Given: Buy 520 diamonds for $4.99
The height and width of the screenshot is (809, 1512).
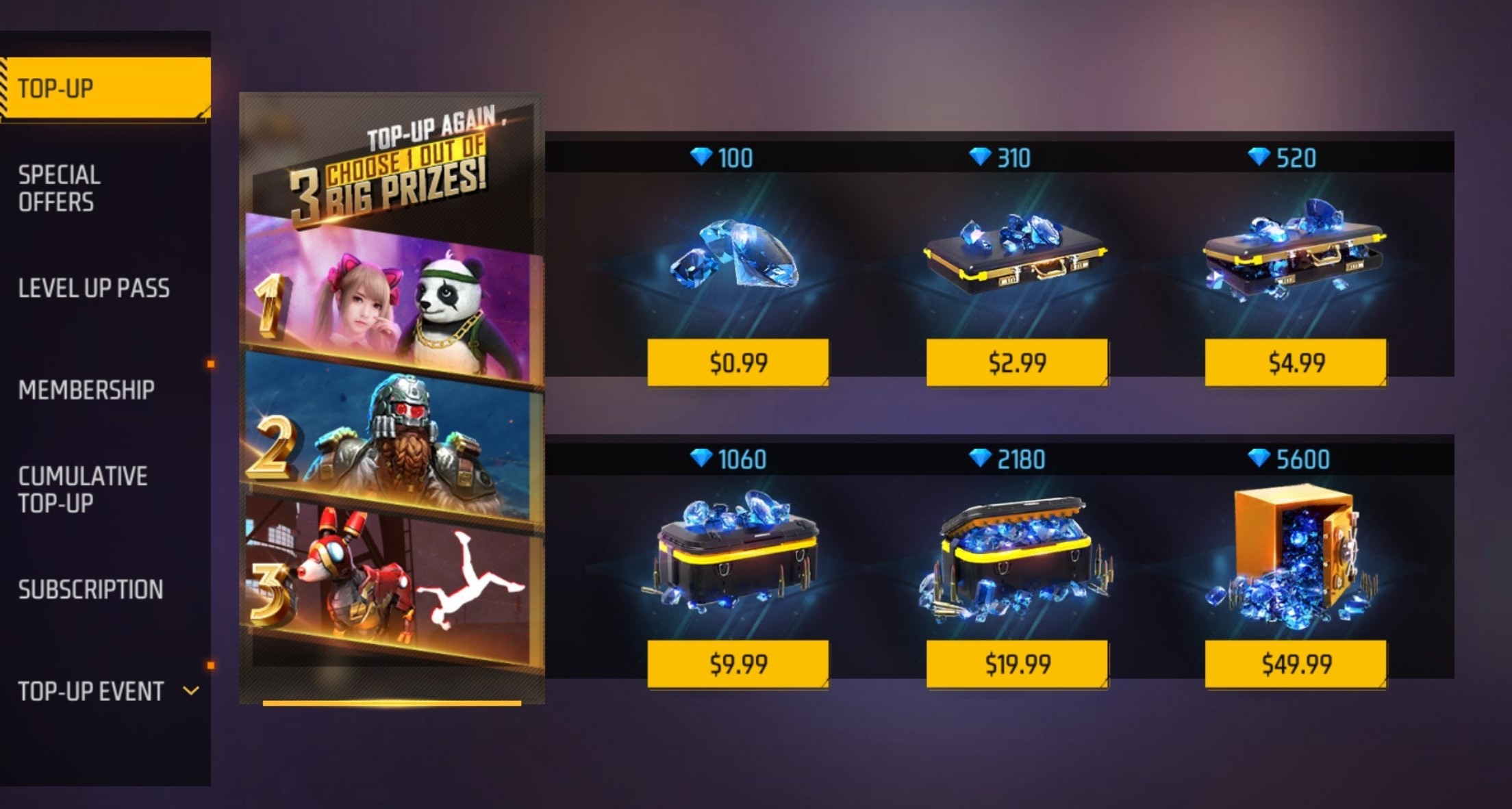Looking at the screenshot, I should [1296, 362].
